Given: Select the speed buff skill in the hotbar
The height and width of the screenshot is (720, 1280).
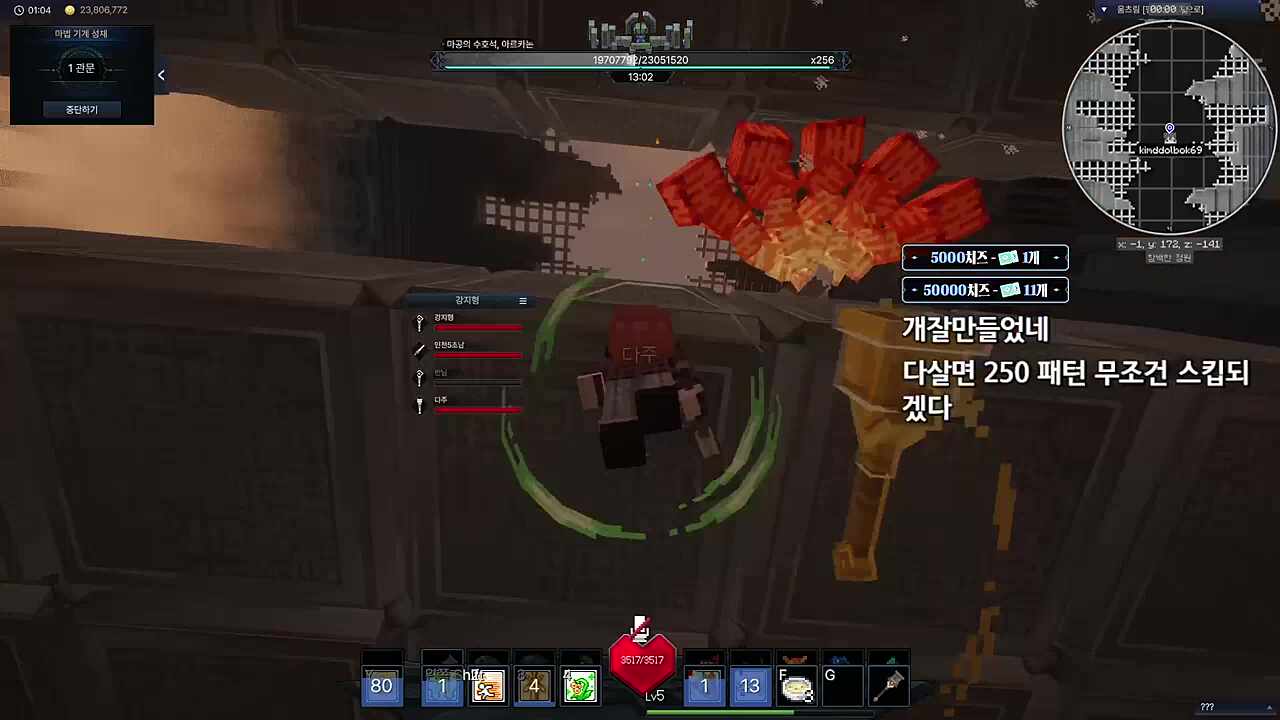Looking at the screenshot, I should point(488,686).
